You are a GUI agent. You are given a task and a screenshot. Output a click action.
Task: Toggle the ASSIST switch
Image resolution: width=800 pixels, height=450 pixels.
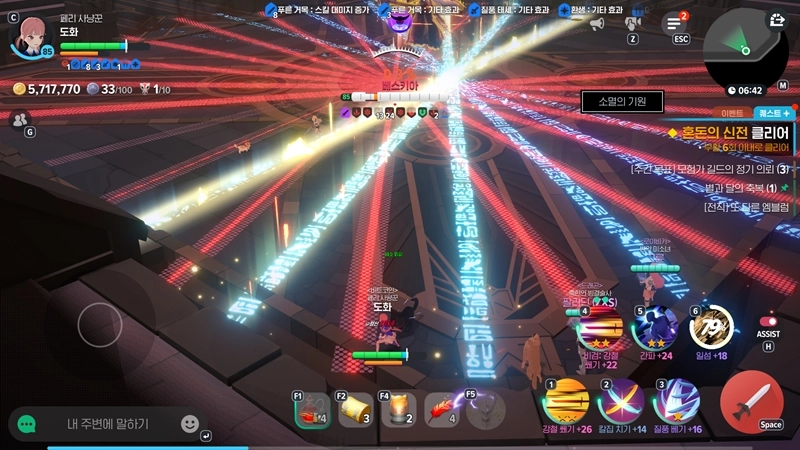769,321
